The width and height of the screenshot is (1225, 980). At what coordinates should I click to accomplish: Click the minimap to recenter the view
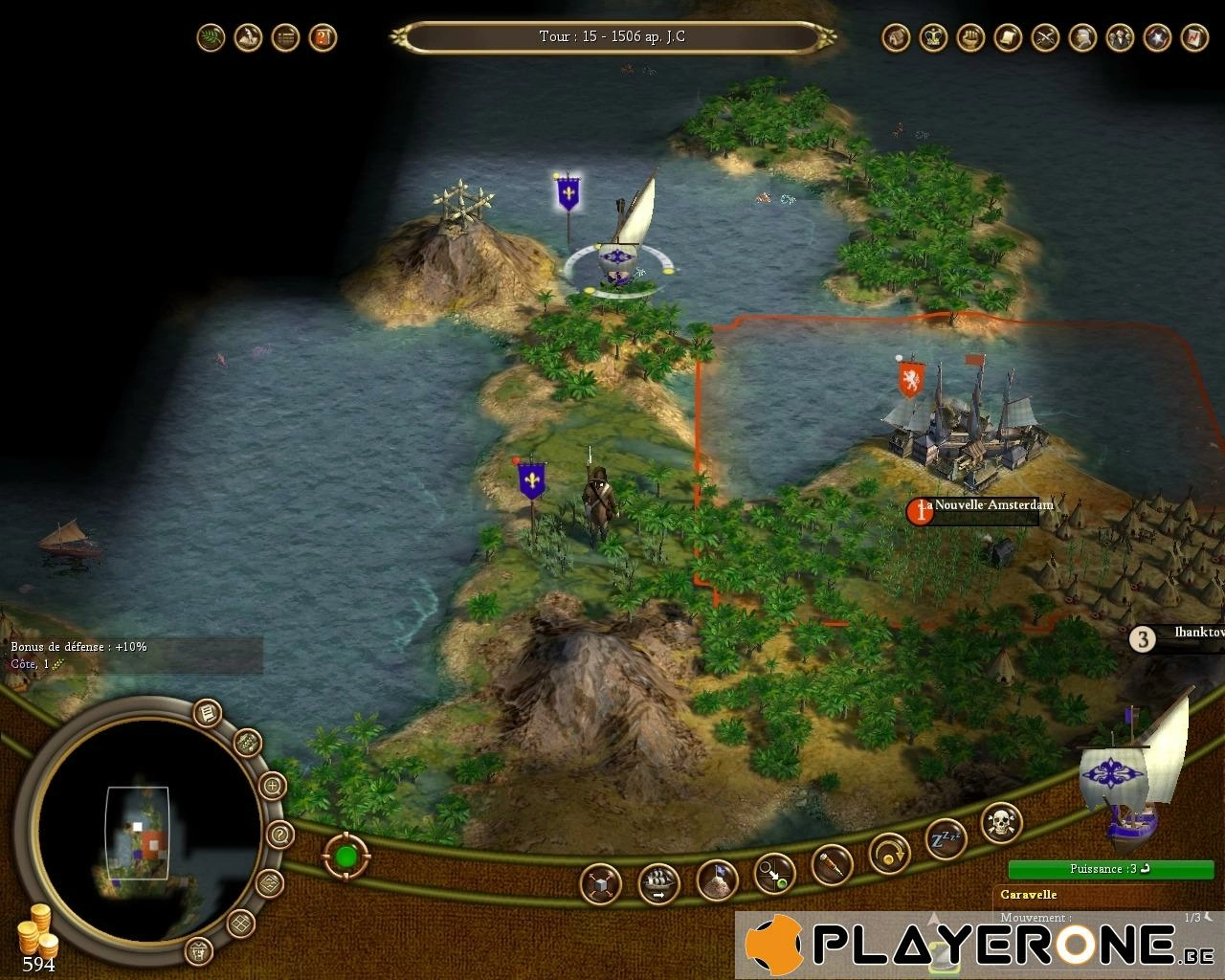[138, 833]
